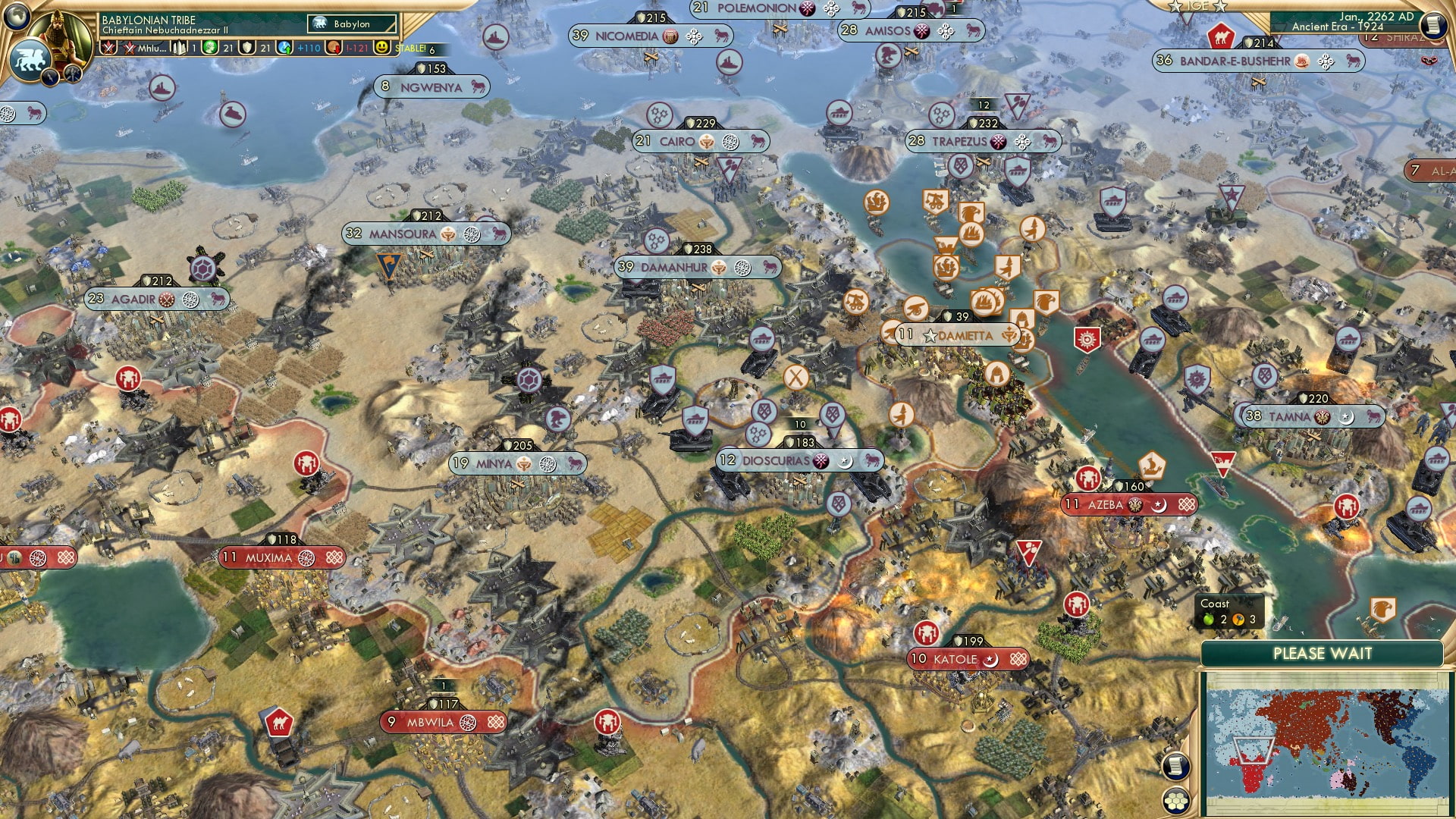Select the Katole city banner
Viewport: 1456px width, 819px height.
pos(955,659)
